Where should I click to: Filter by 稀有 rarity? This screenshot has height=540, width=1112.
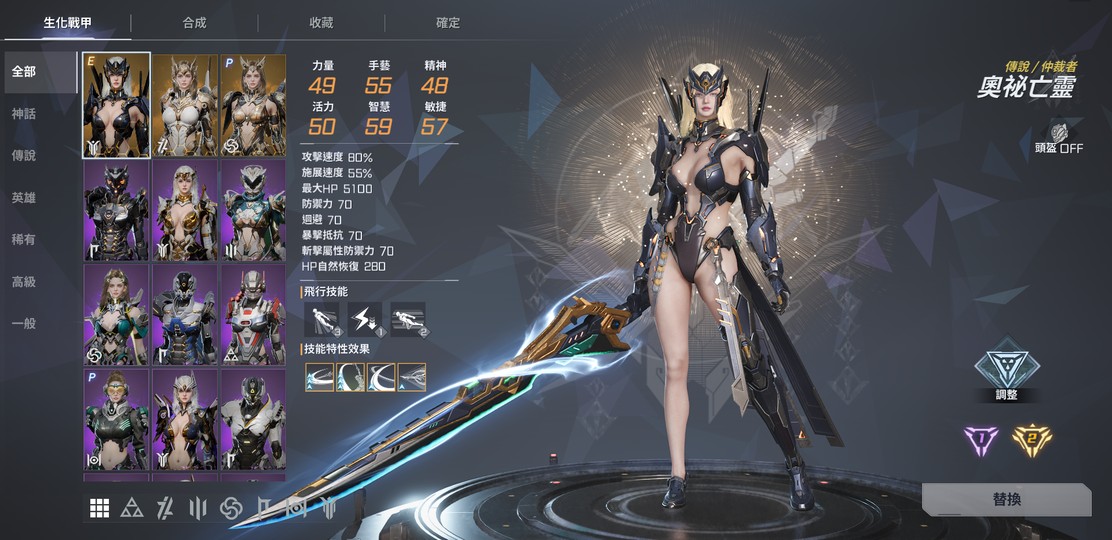(x=23, y=240)
